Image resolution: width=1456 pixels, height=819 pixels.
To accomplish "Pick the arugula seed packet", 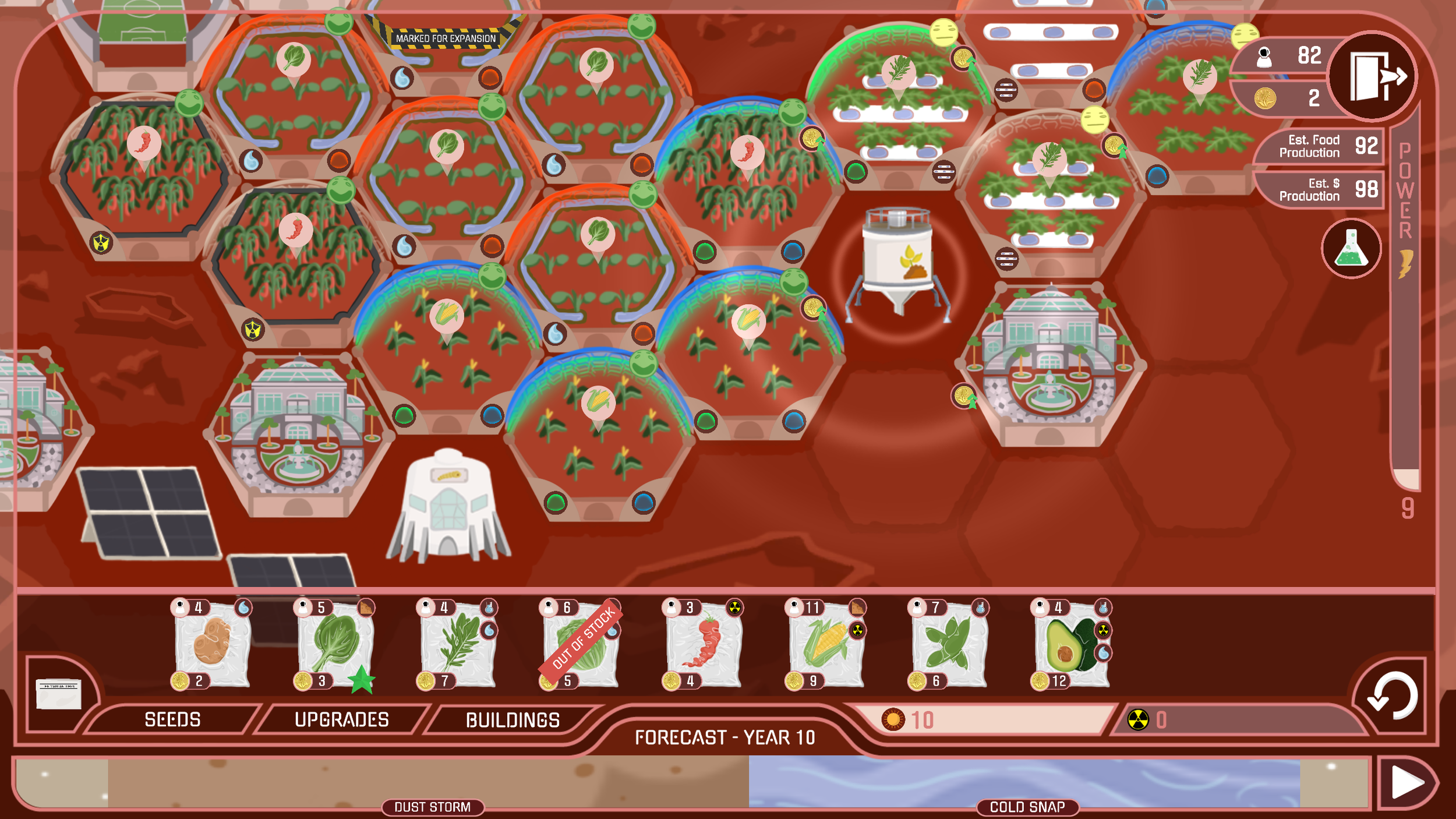I will (x=460, y=647).
